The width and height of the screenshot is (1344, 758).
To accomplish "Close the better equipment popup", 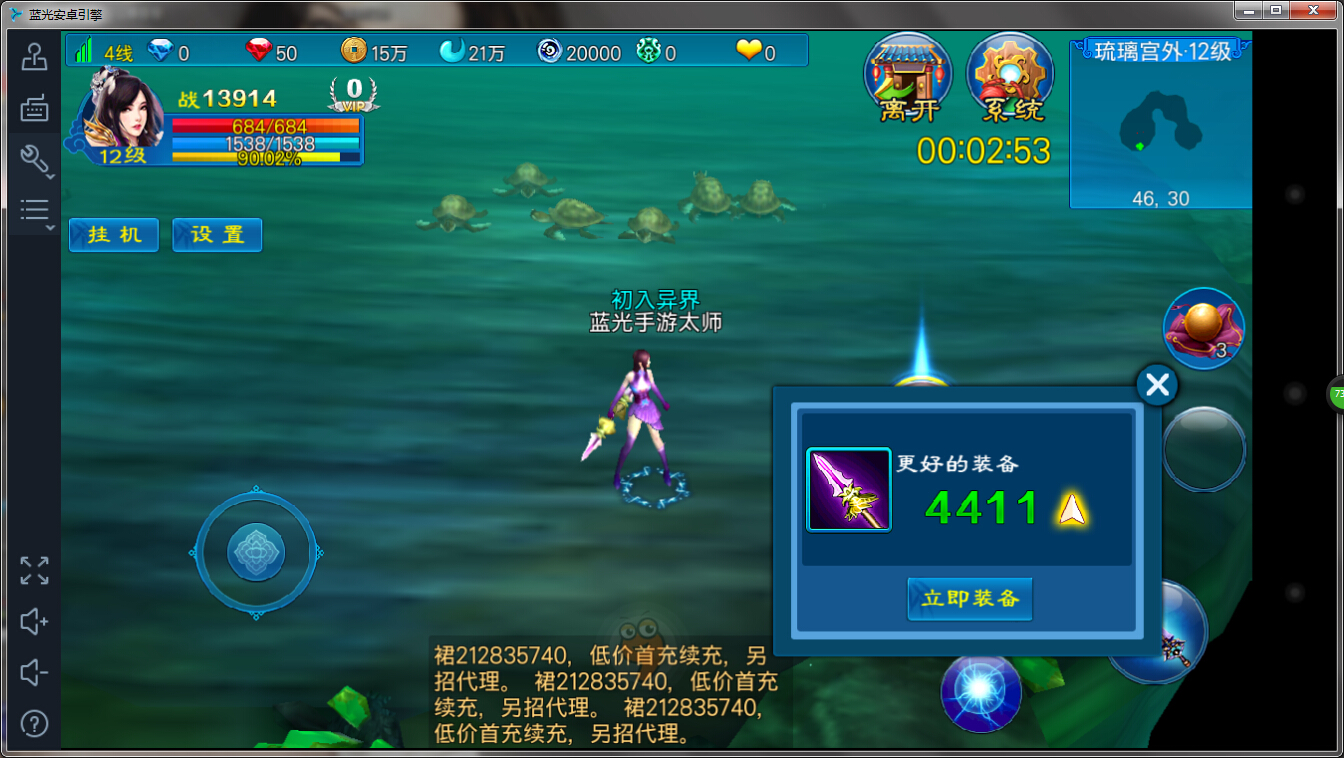I will (x=1157, y=385).
